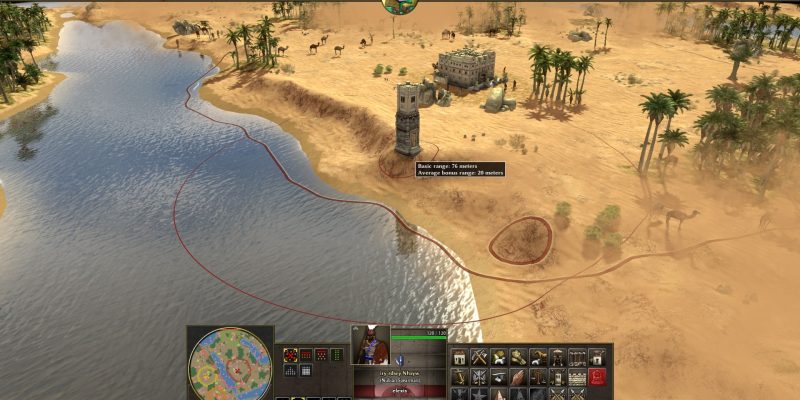This screenshot has width=800, height=400.
Task: Select the crossed pickaxe and axe icon
Action: coord(479,357)
